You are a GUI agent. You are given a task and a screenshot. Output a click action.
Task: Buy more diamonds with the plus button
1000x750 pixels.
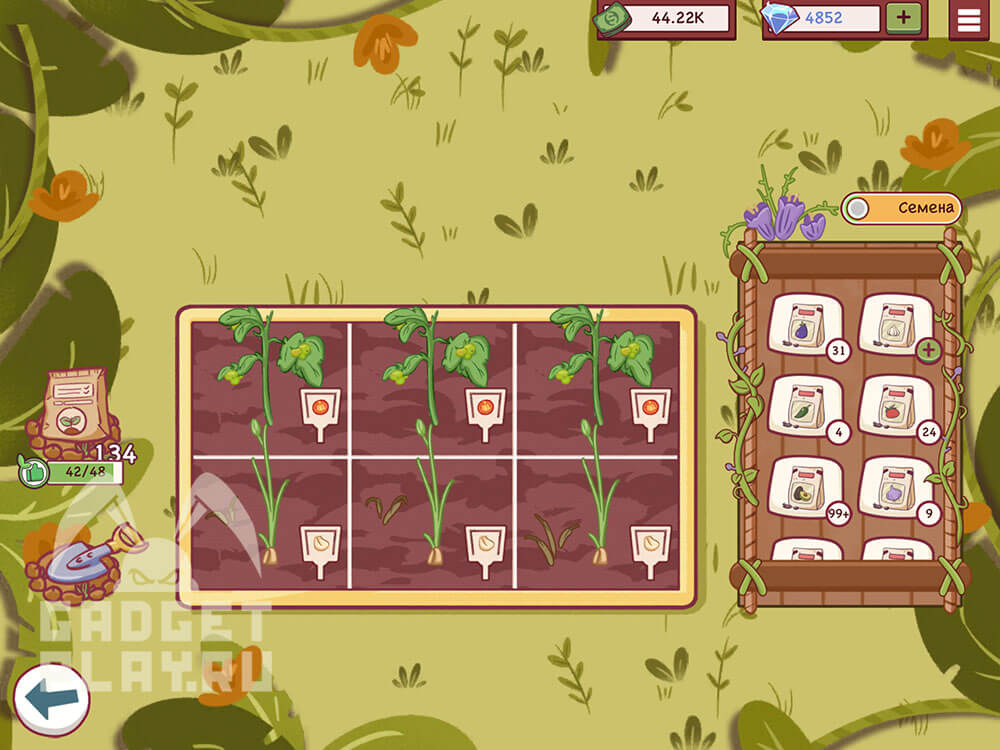[x=903, y=18]
